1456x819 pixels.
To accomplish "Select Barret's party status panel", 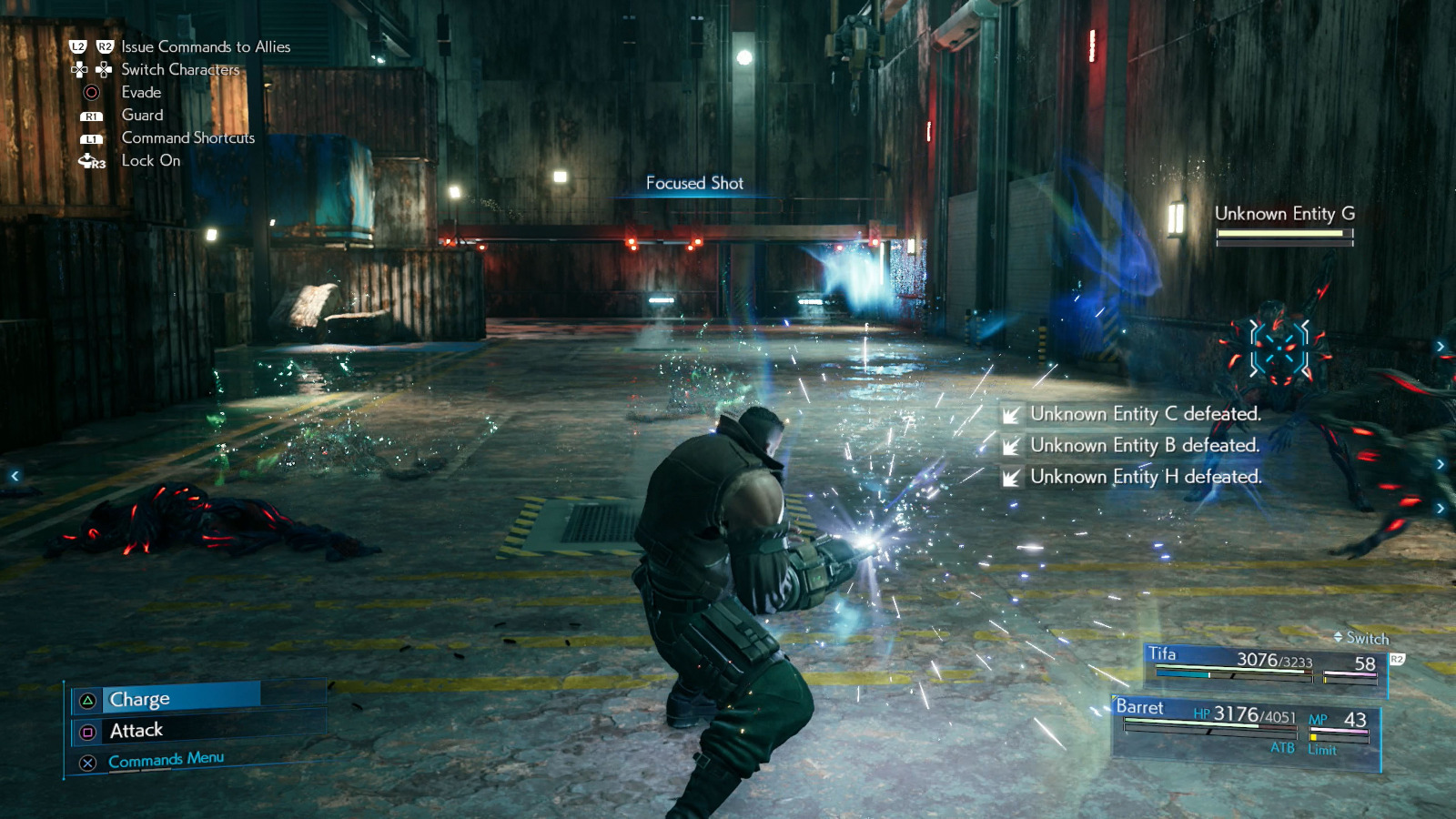I will [1245, 728].
